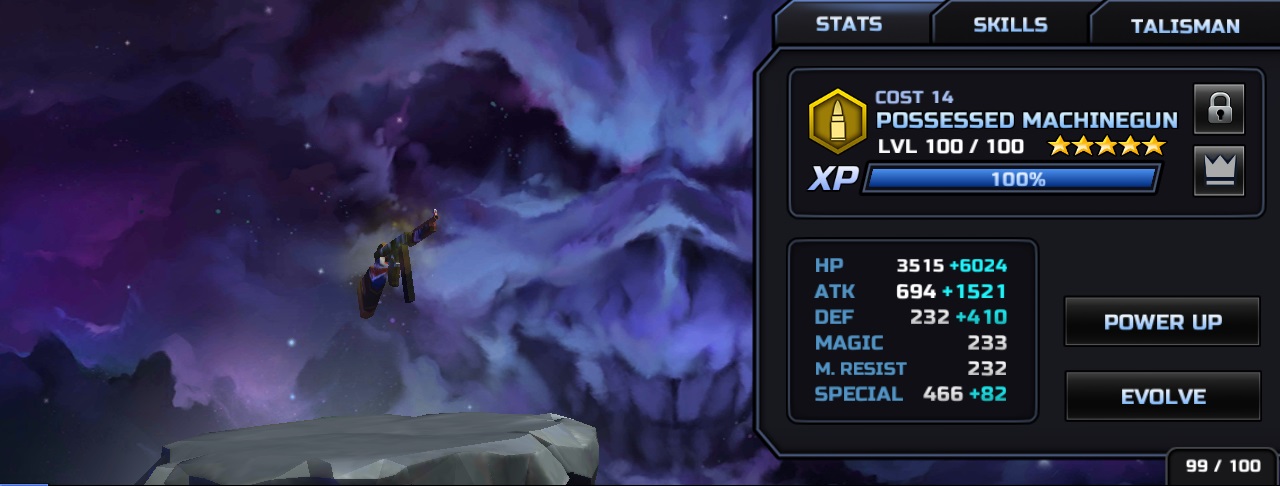Select the gold bullet class icon
The height and width of the screenshot is (486, 1280).
837,121
